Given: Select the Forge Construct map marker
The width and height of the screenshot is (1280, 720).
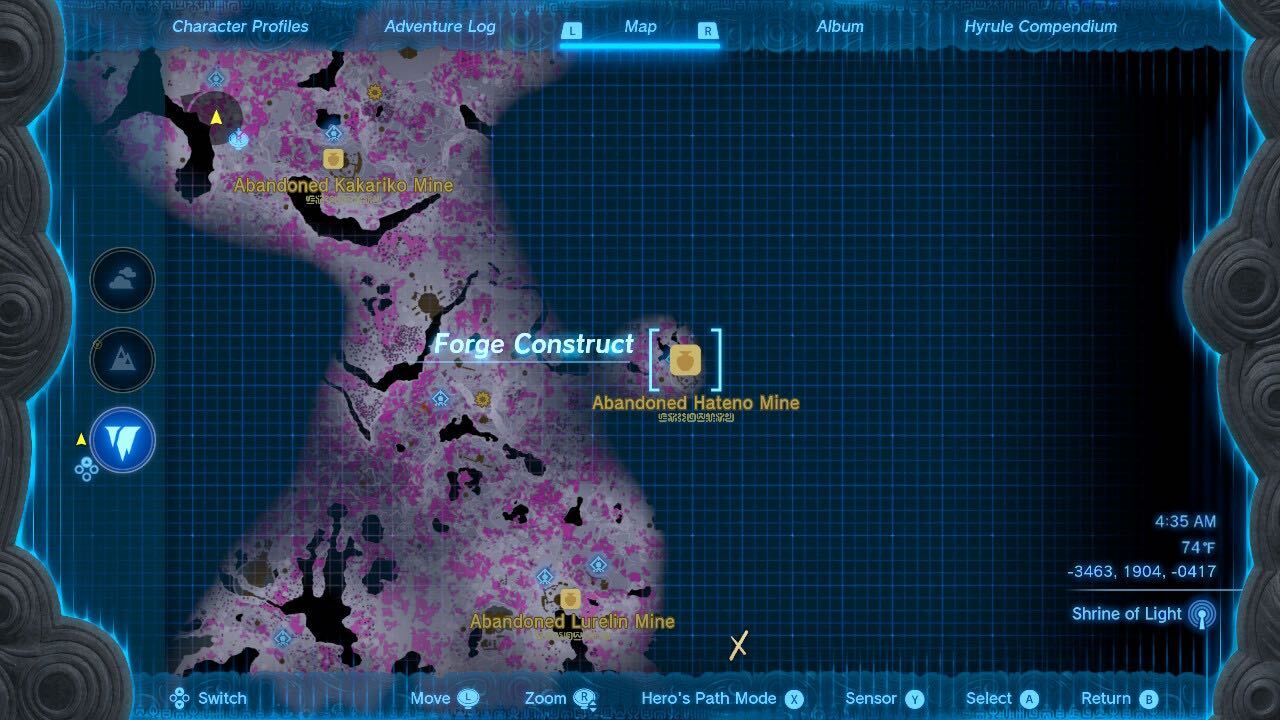Looking at the screenshot, I should pos(535,343).
